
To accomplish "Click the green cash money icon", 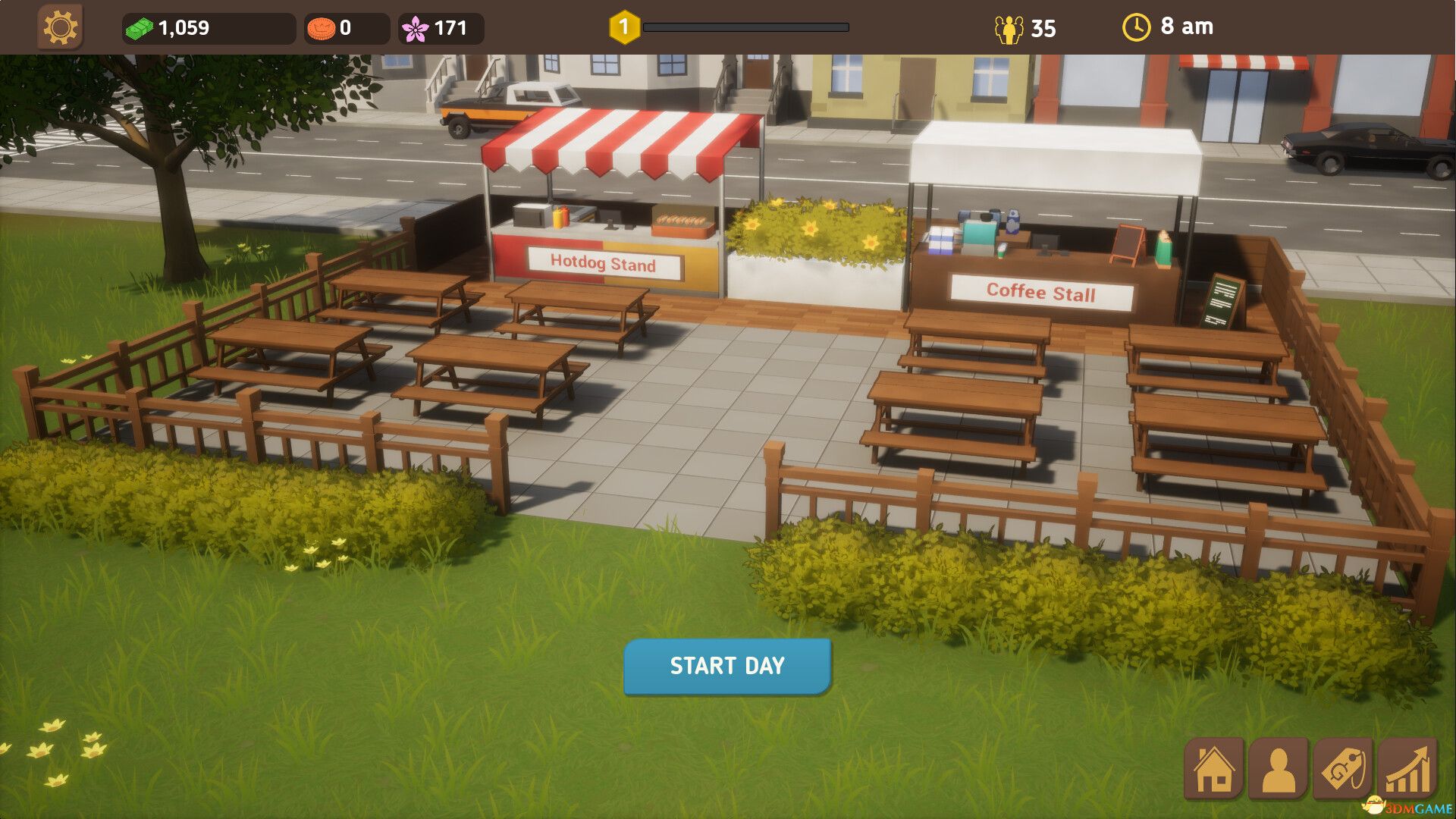I will (140, 29).
